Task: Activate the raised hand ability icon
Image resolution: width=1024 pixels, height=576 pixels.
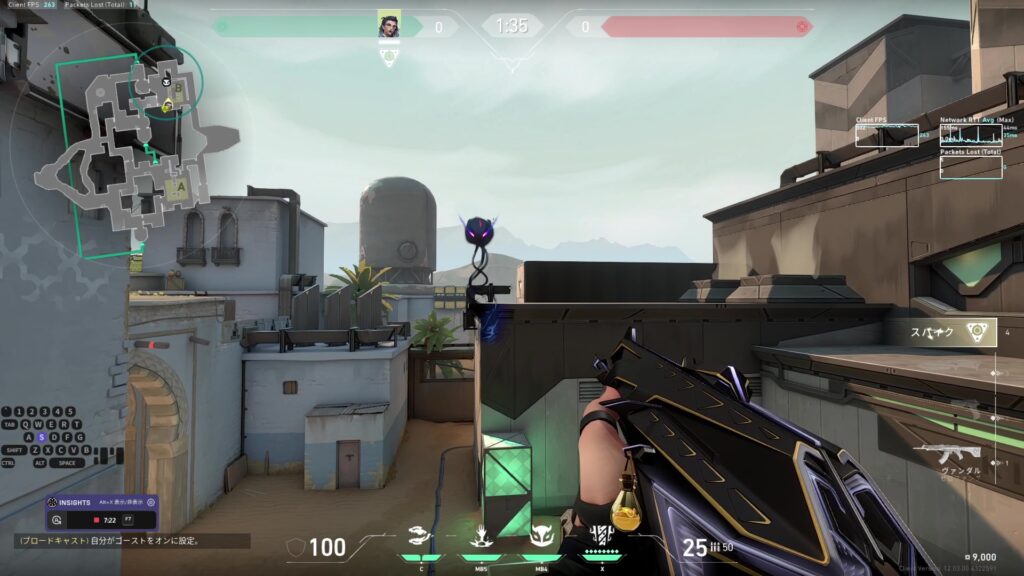Action: (x=481, y=538)
